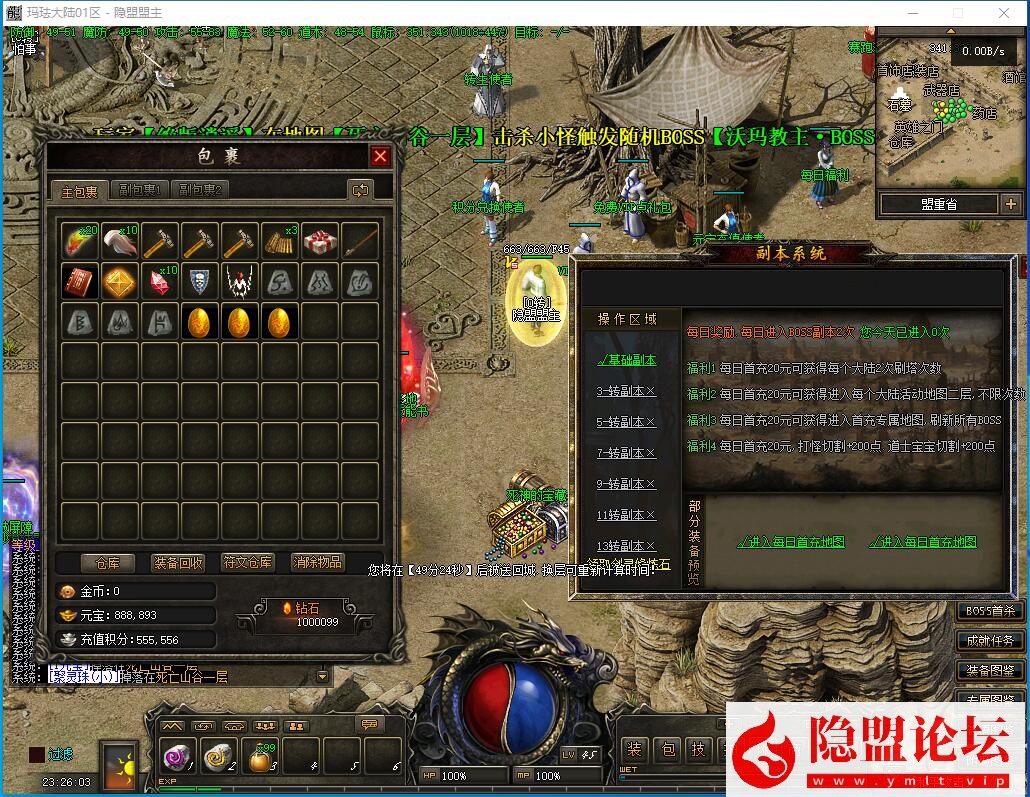Close the game window
The width and height of the screenshot is (1030, 797).
1005,13
